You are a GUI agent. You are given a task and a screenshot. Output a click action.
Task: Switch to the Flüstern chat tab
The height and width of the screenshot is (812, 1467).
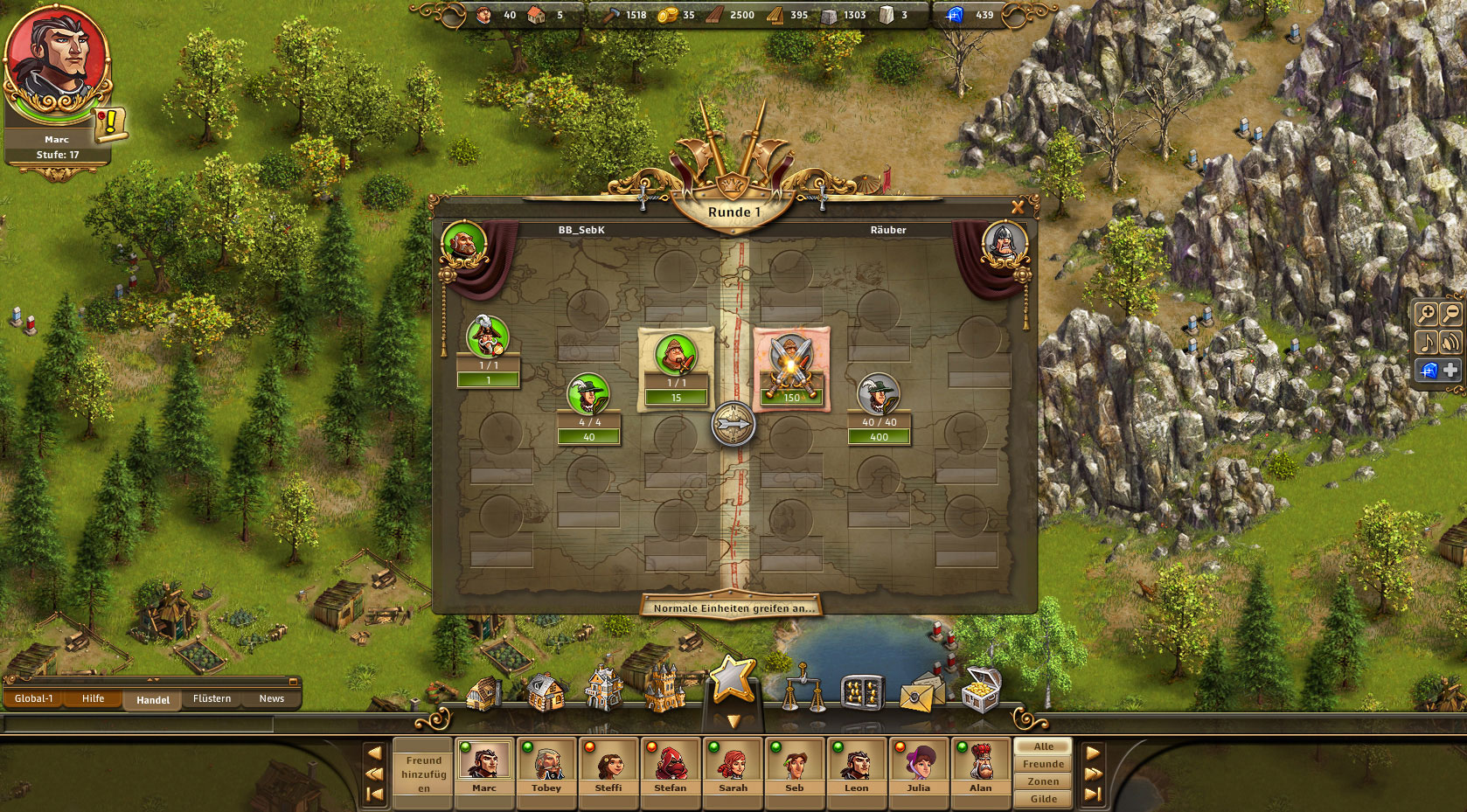(x=212, y=698)
